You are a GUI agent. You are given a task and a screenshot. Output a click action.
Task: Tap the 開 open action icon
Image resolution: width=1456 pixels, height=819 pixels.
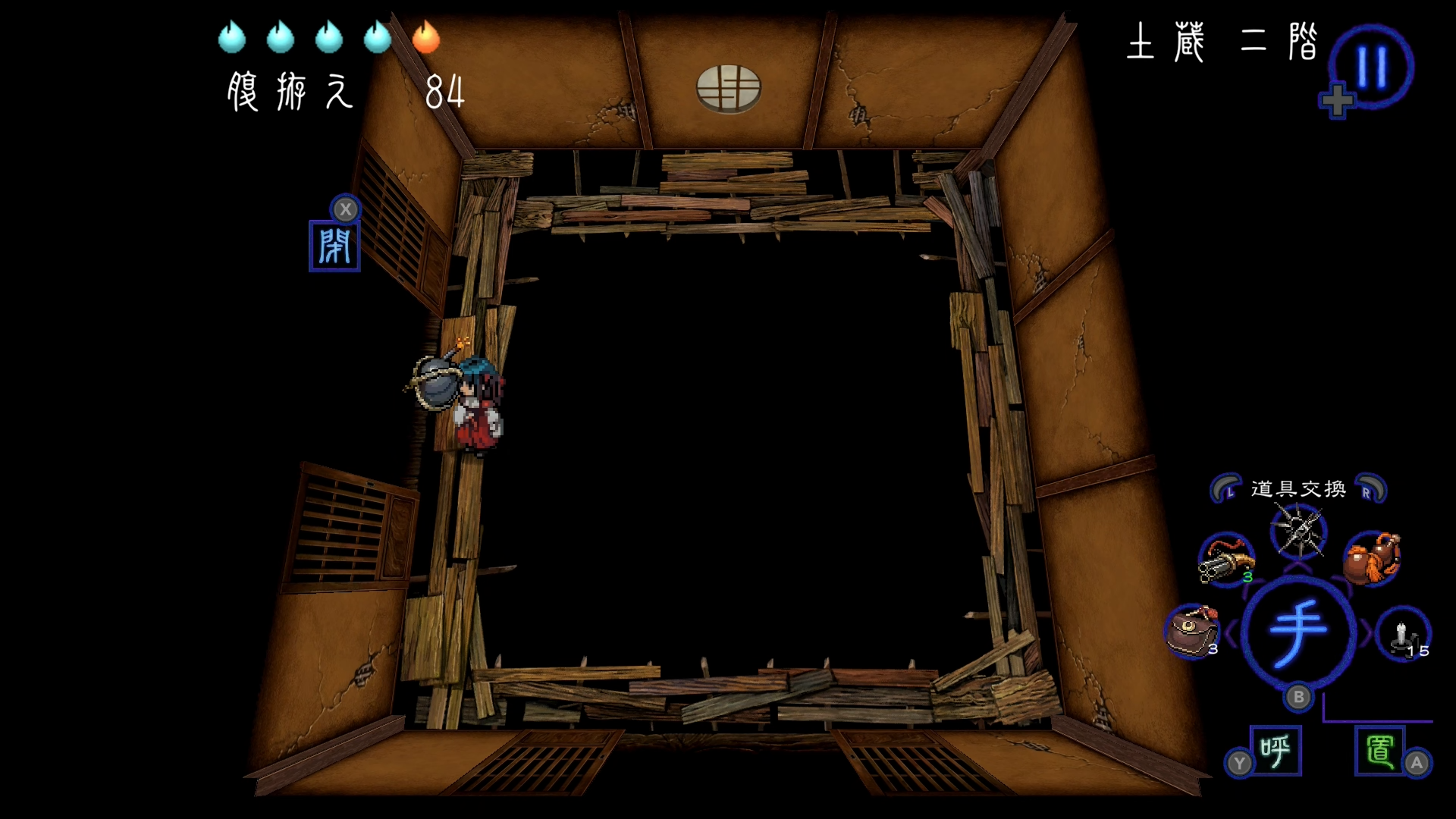pyautogui.click(x=334, y=246)
